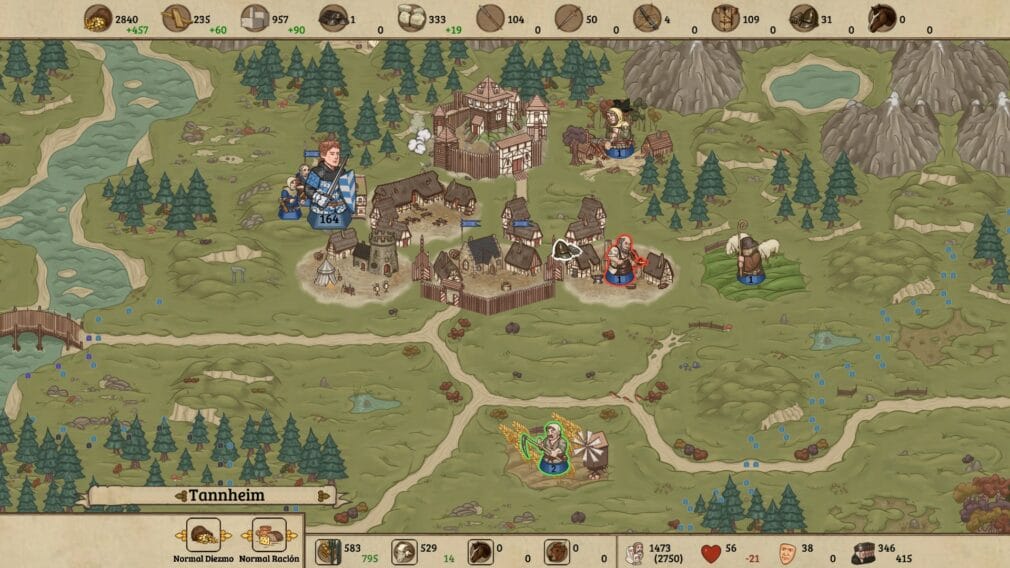Open the Normal Diezmo tax setting
Screen dimensions: 1010x568
[205, 534]
